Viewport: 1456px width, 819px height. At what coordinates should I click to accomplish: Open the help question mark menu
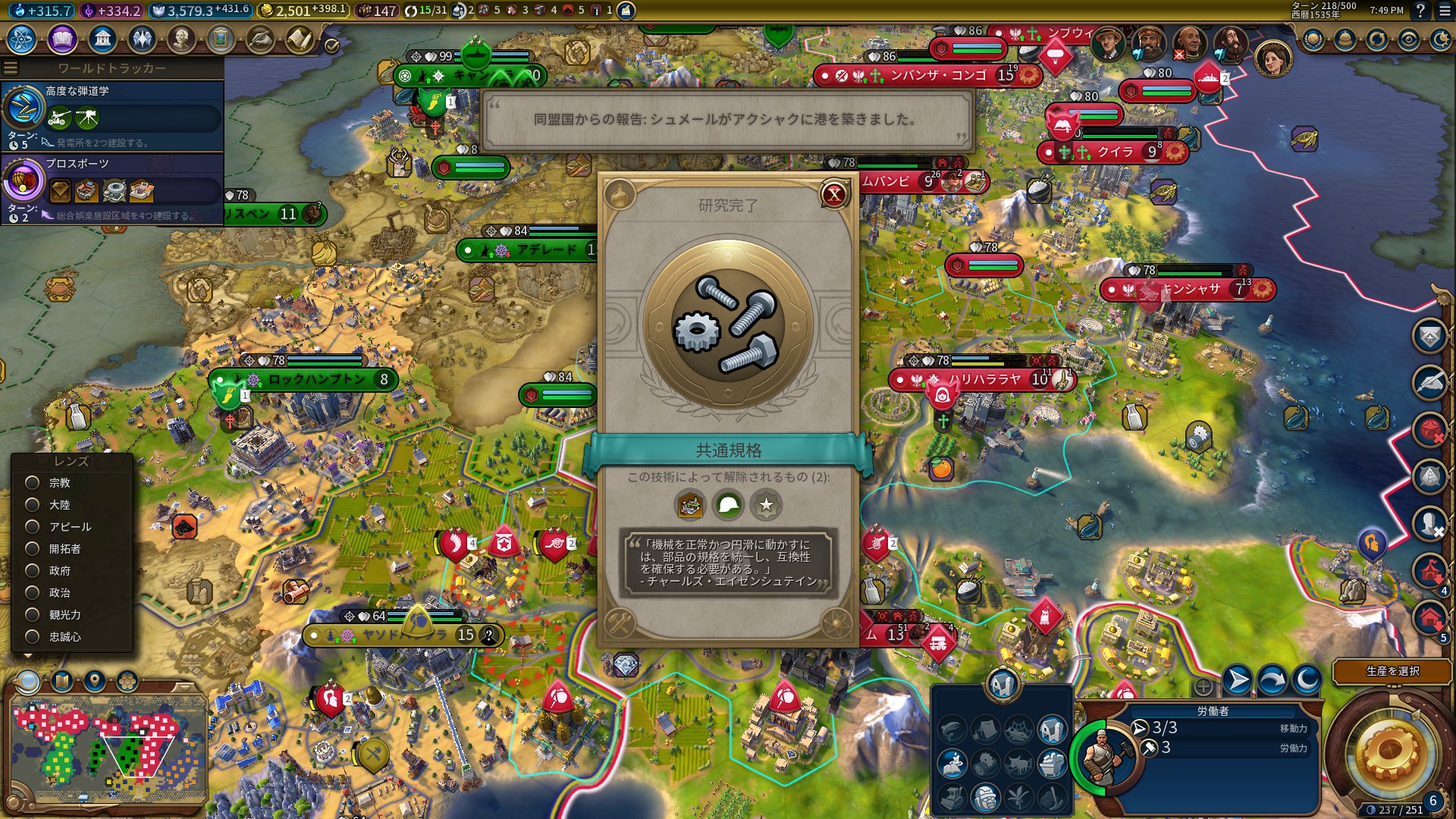click(1420, 11)
